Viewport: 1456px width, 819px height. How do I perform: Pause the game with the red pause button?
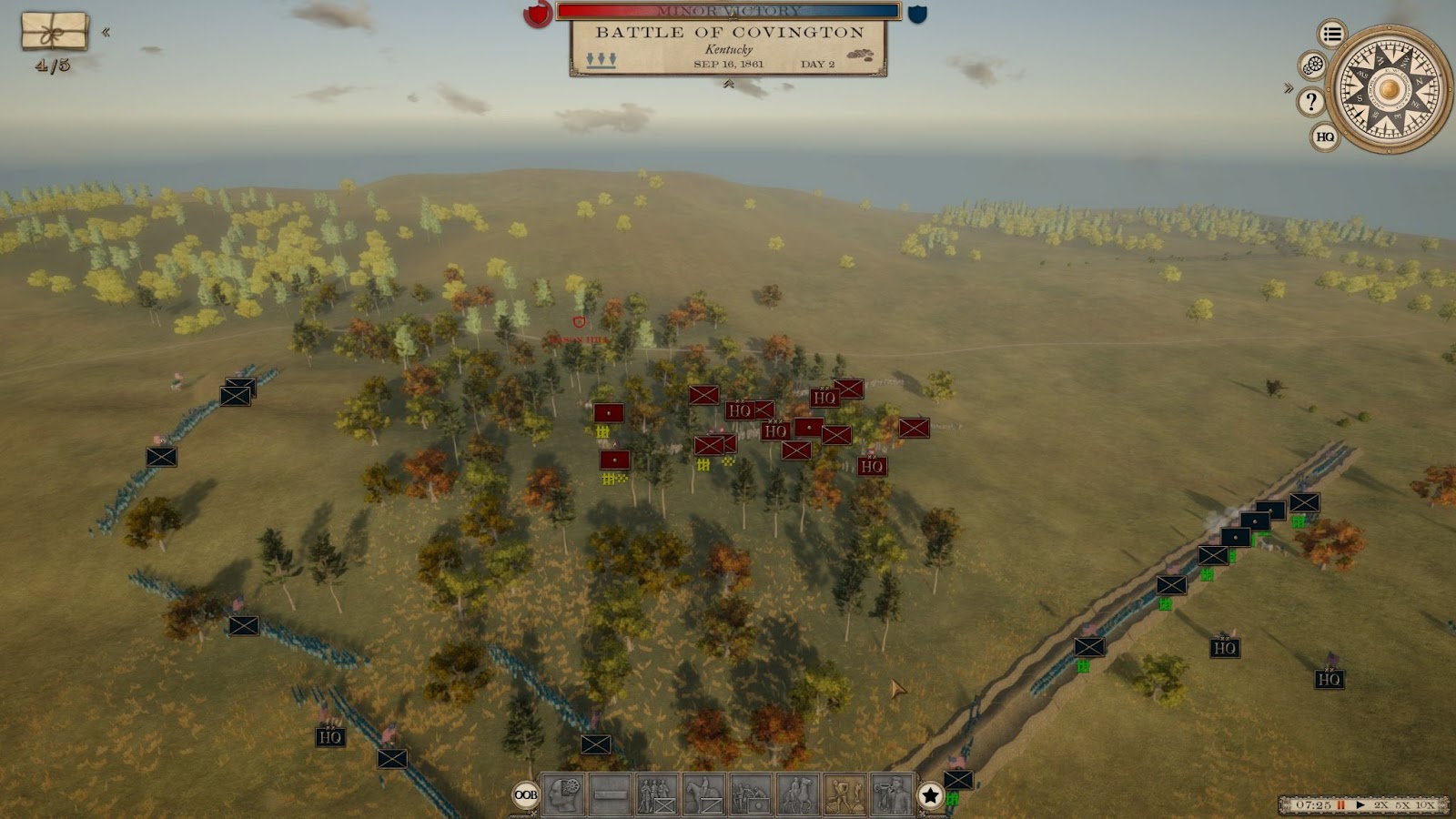[1341, 805]
